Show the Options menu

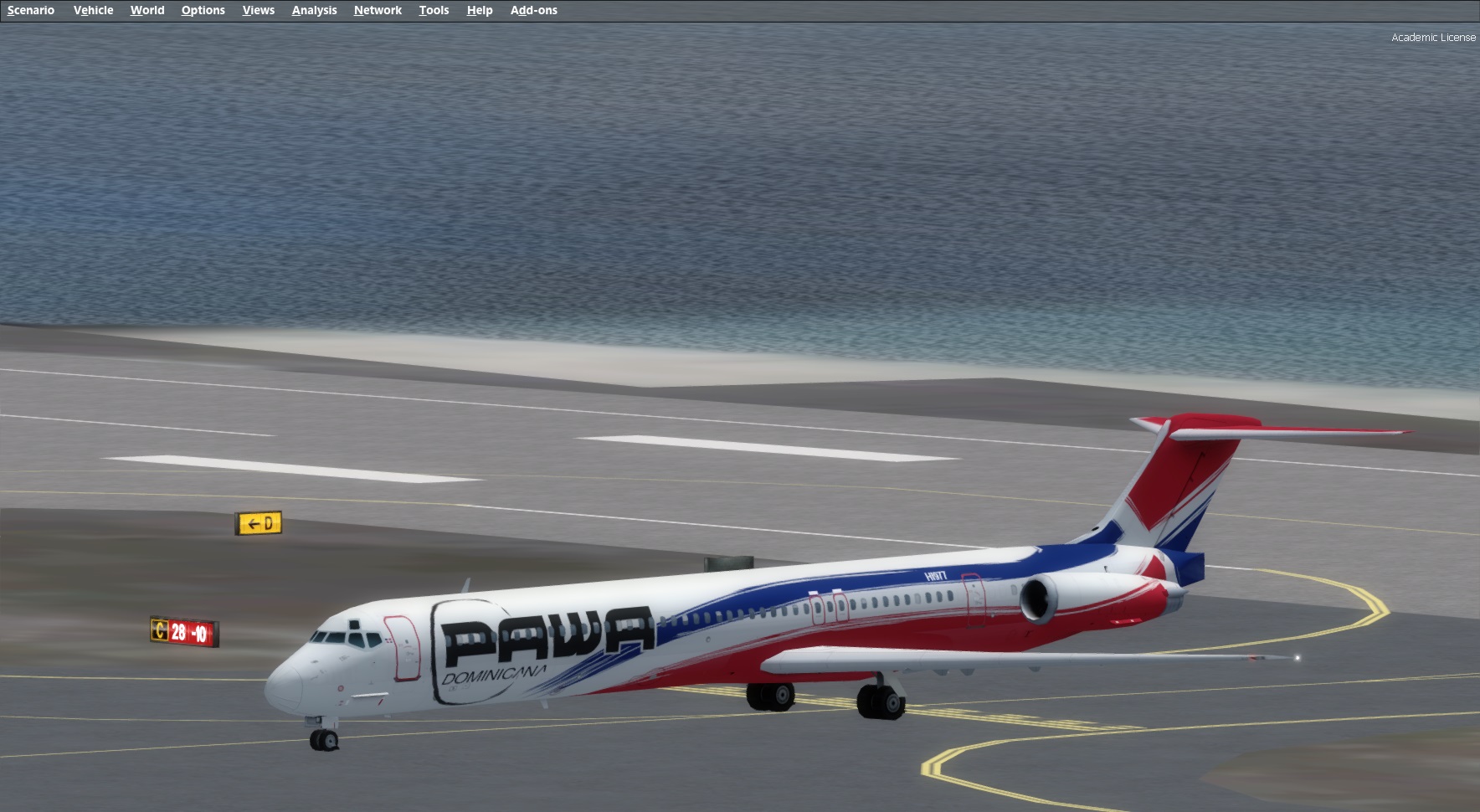[x=203, y=10]
